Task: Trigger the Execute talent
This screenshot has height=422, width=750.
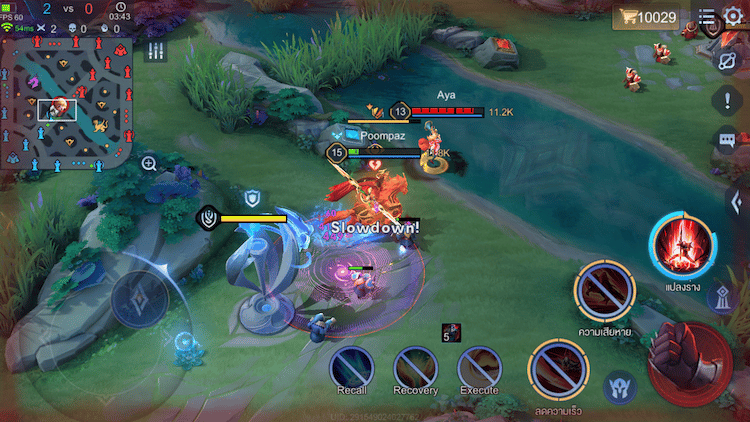Action: [x=479, y=367]
